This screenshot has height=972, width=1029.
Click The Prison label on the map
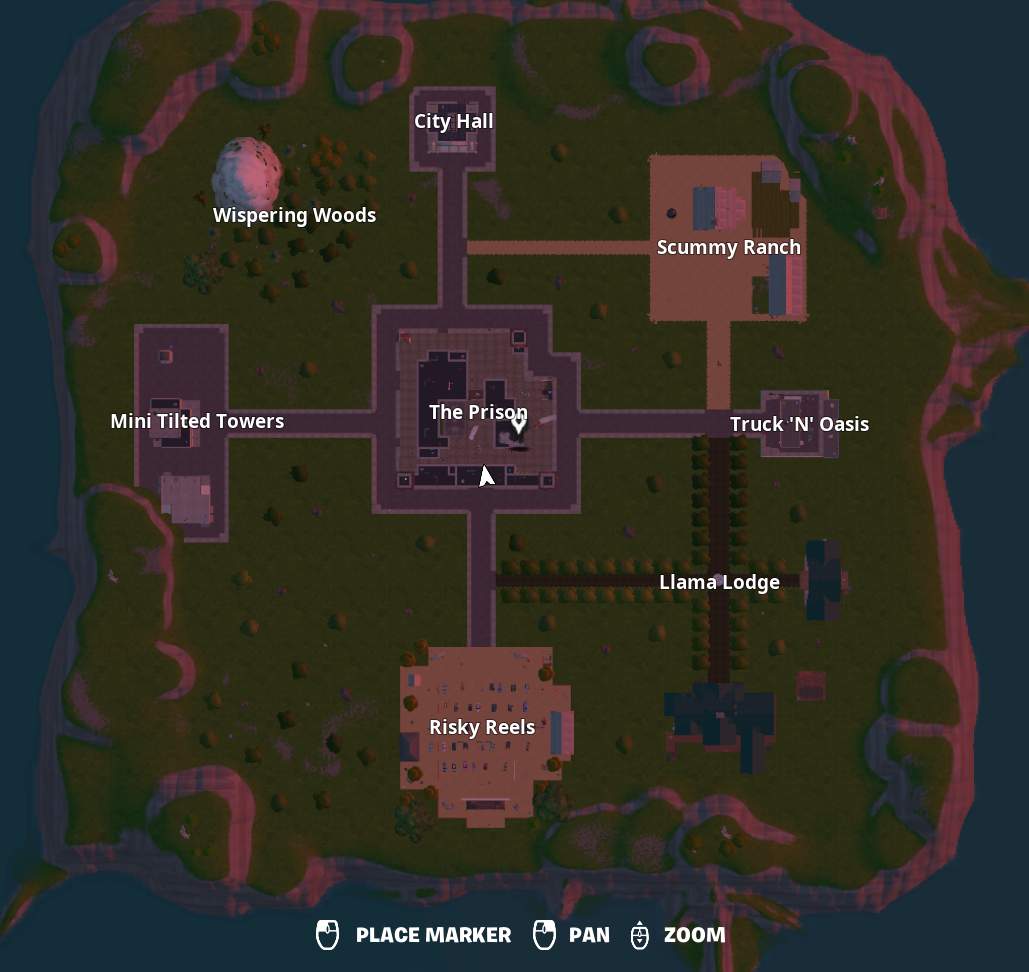[x=477, y=412]
